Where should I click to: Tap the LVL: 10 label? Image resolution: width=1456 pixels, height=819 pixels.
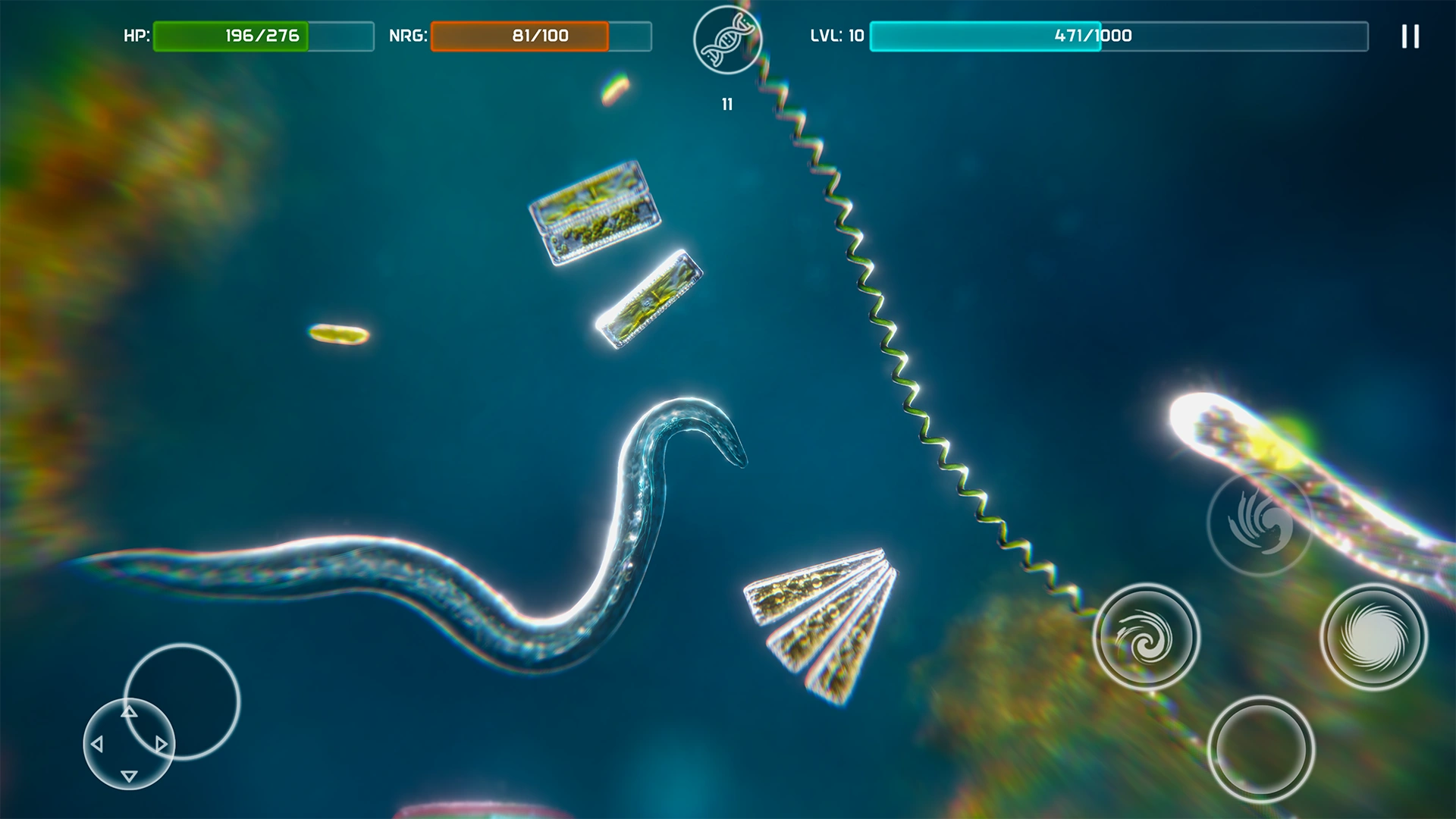point(838,35)
